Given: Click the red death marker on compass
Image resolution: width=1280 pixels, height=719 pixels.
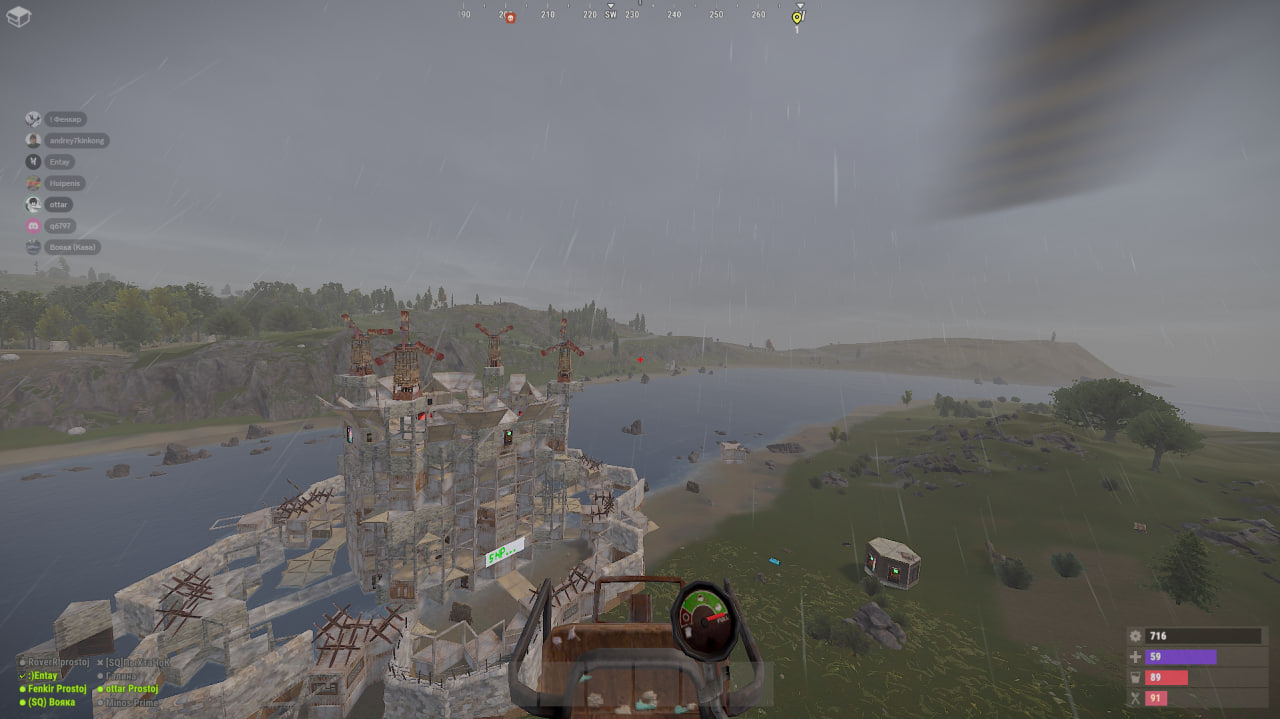Looking at the screenshot, I should coord(509,18).
